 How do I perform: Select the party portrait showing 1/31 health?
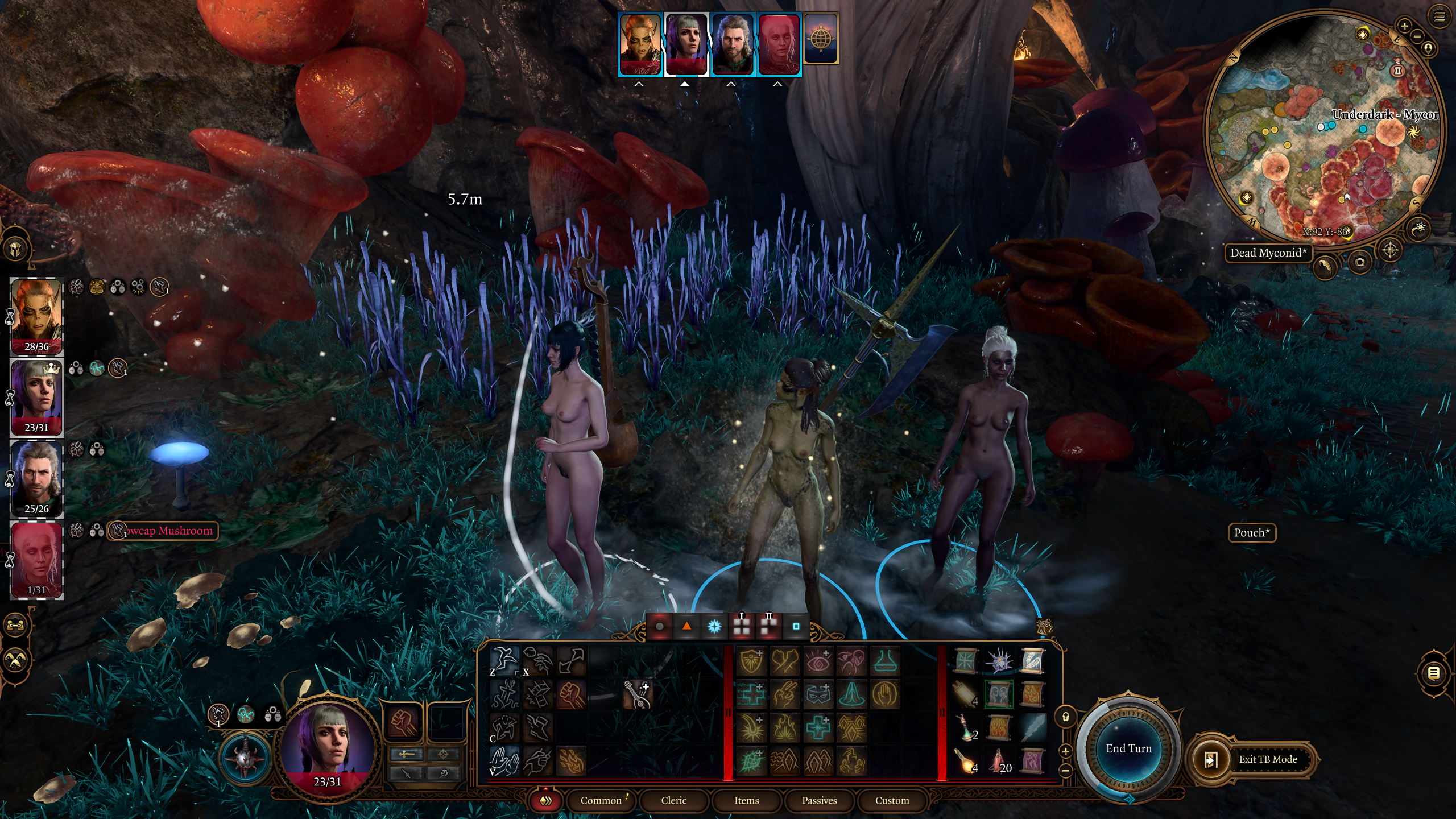click(36, 560)
